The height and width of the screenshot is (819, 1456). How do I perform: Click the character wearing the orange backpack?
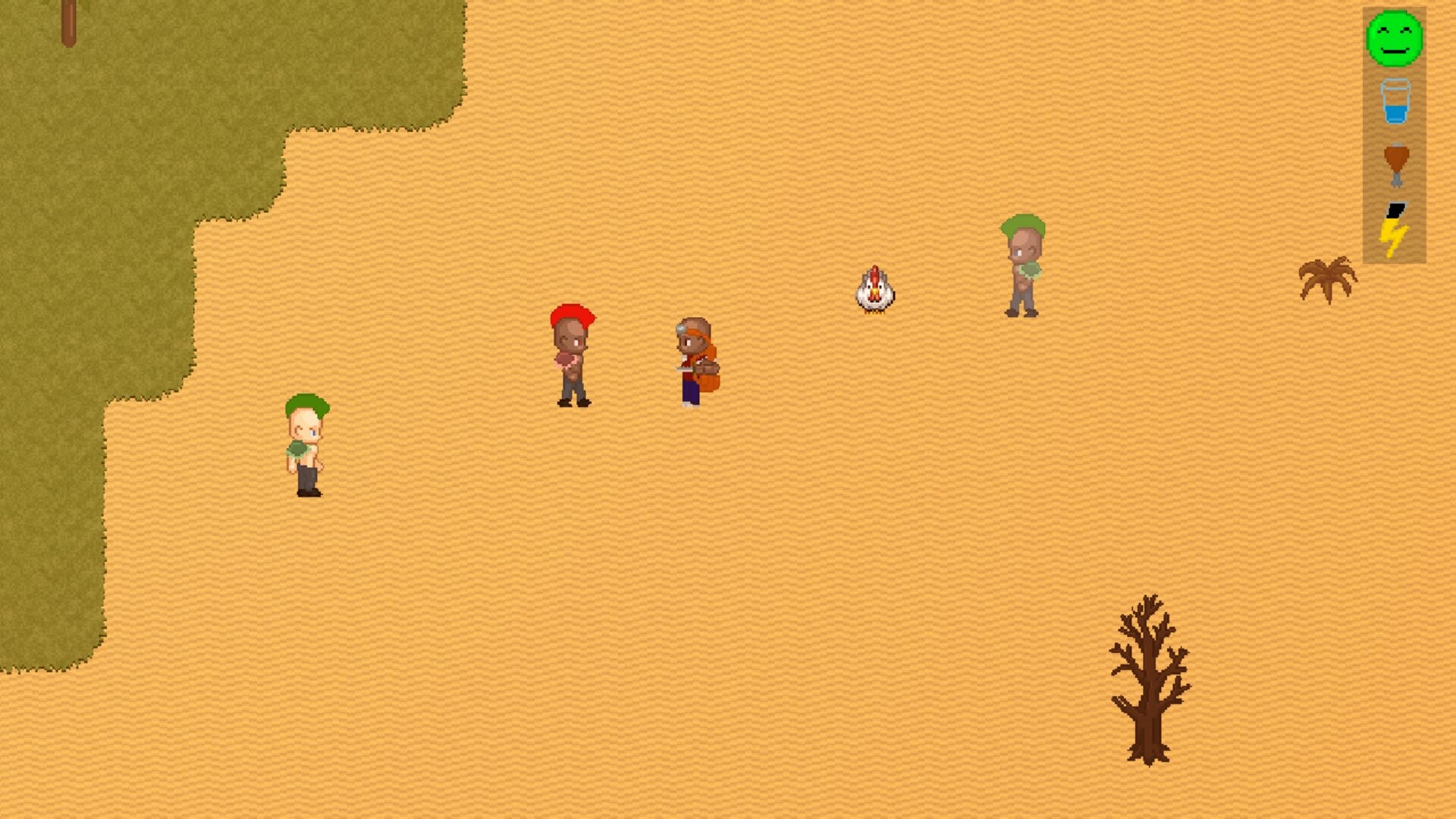point(694,360)
